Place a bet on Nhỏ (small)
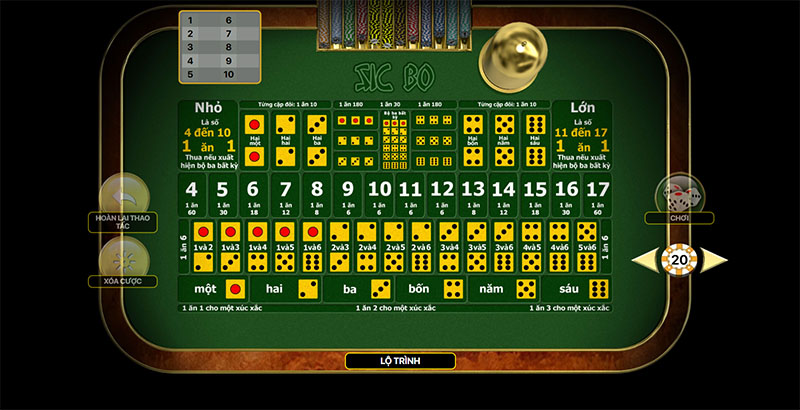The image size is (800, 410). tap(209, 135)
